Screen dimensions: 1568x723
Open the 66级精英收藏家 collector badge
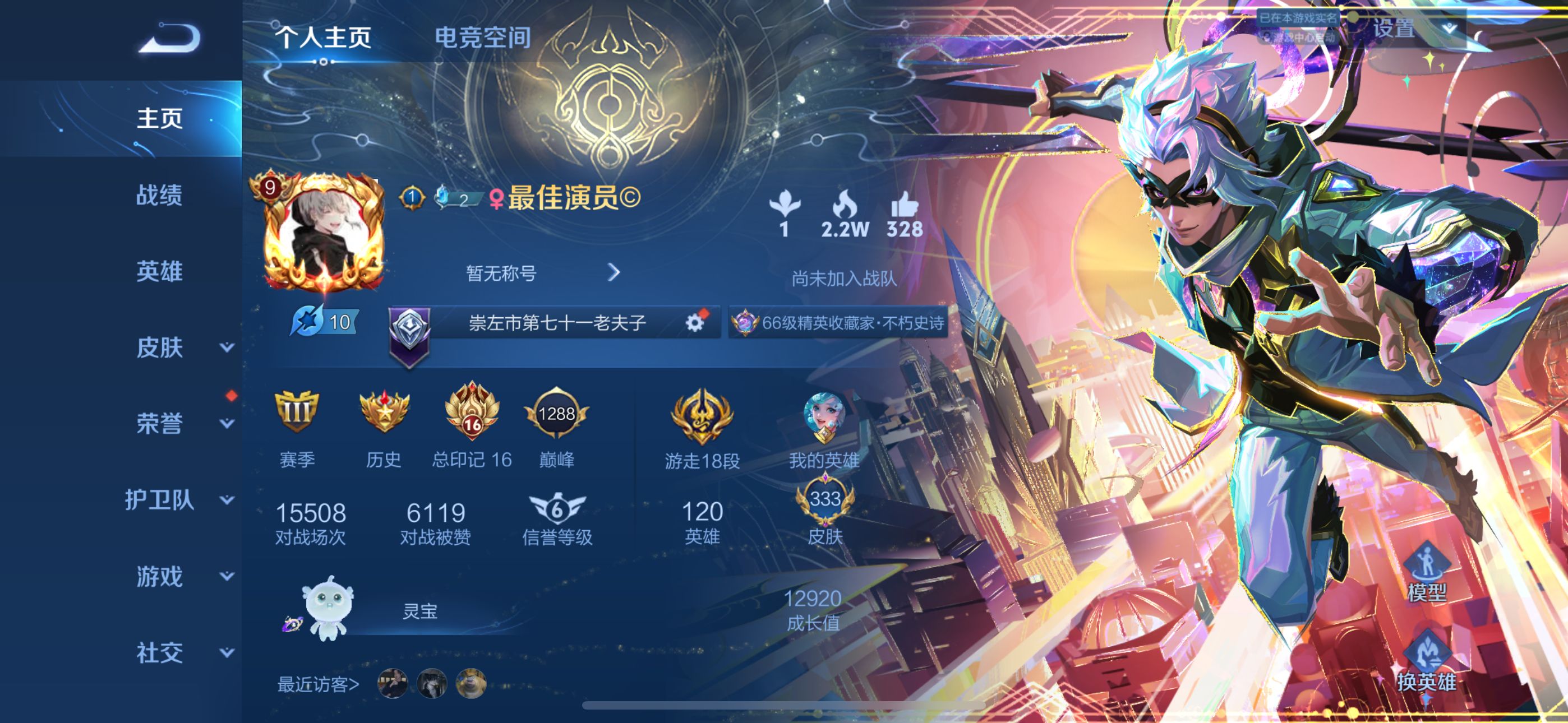pyautogui.click(x=840, y=323)
